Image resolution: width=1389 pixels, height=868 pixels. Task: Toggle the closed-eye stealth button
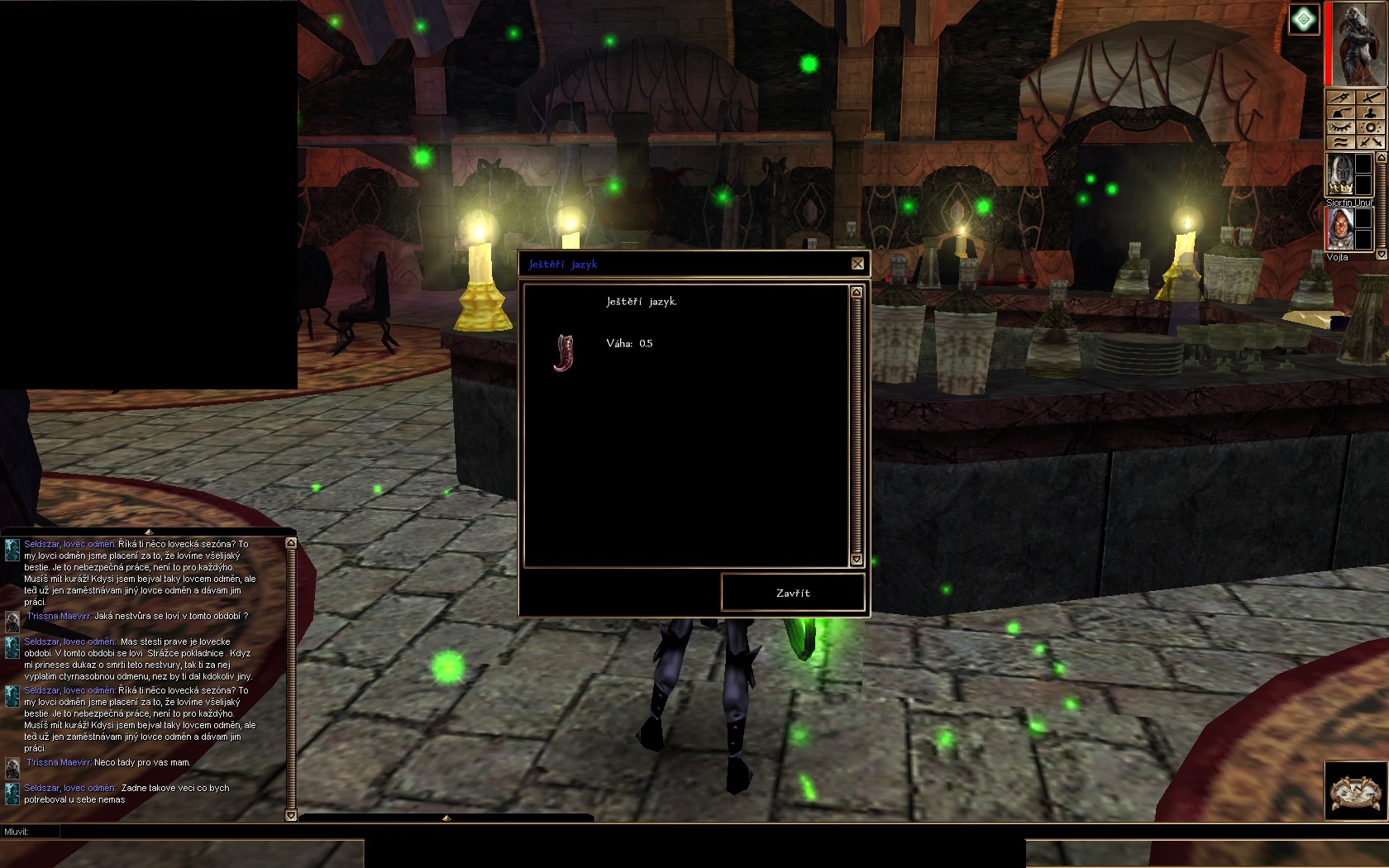point(1341,127)
